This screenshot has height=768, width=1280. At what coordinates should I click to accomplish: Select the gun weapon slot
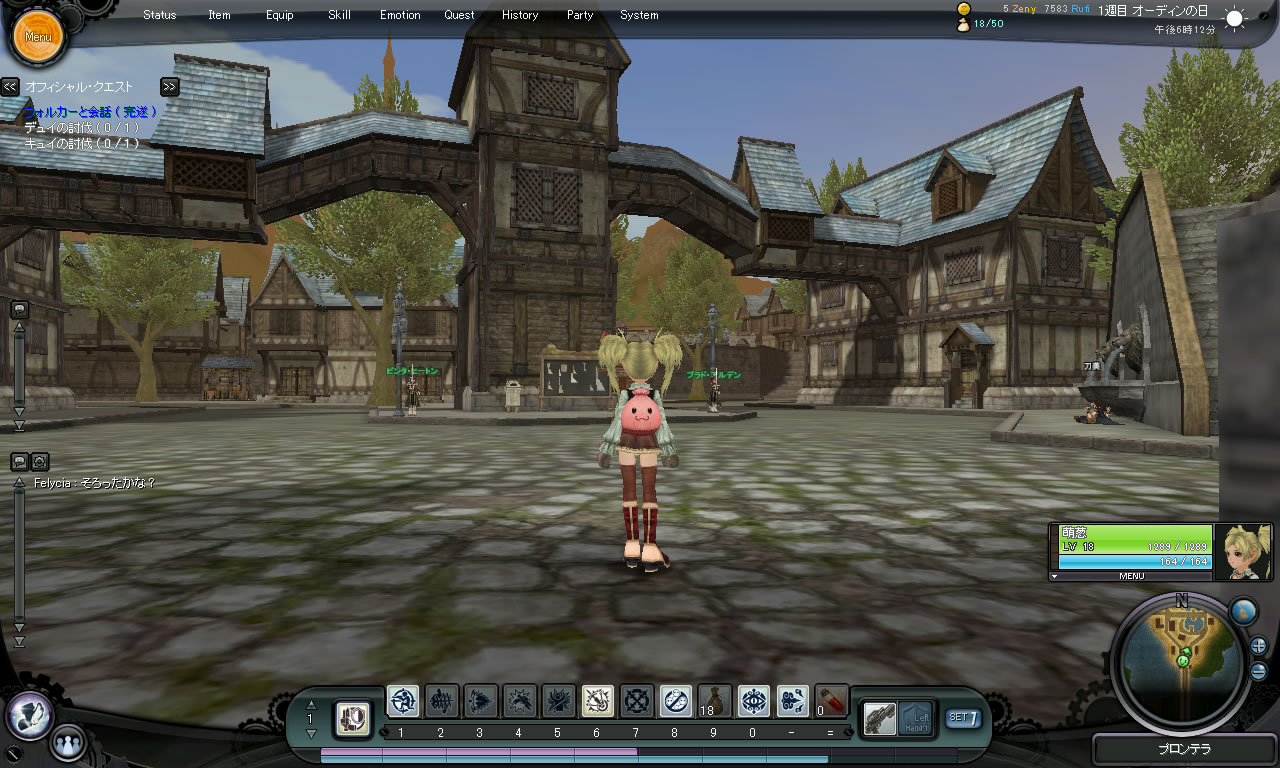[x=880, y=718]
